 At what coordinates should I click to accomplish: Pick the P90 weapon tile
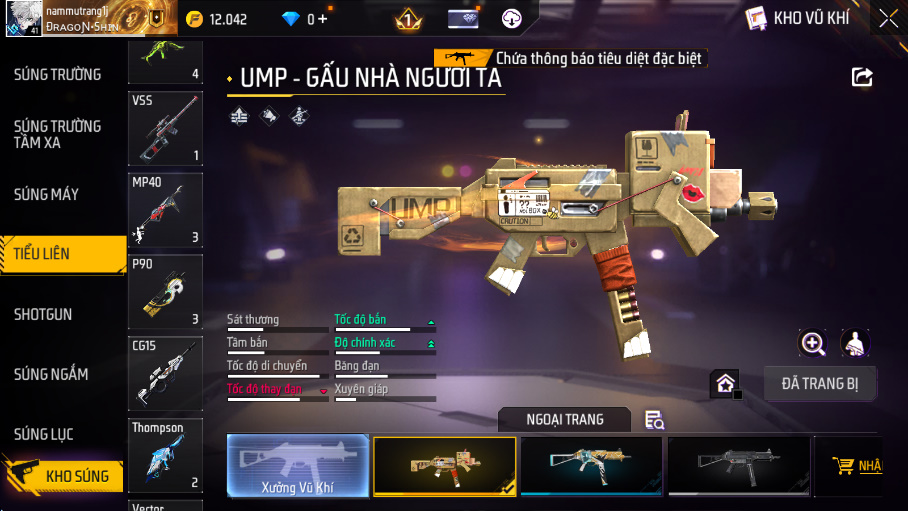pyautogui.click(x=165, y=291)
